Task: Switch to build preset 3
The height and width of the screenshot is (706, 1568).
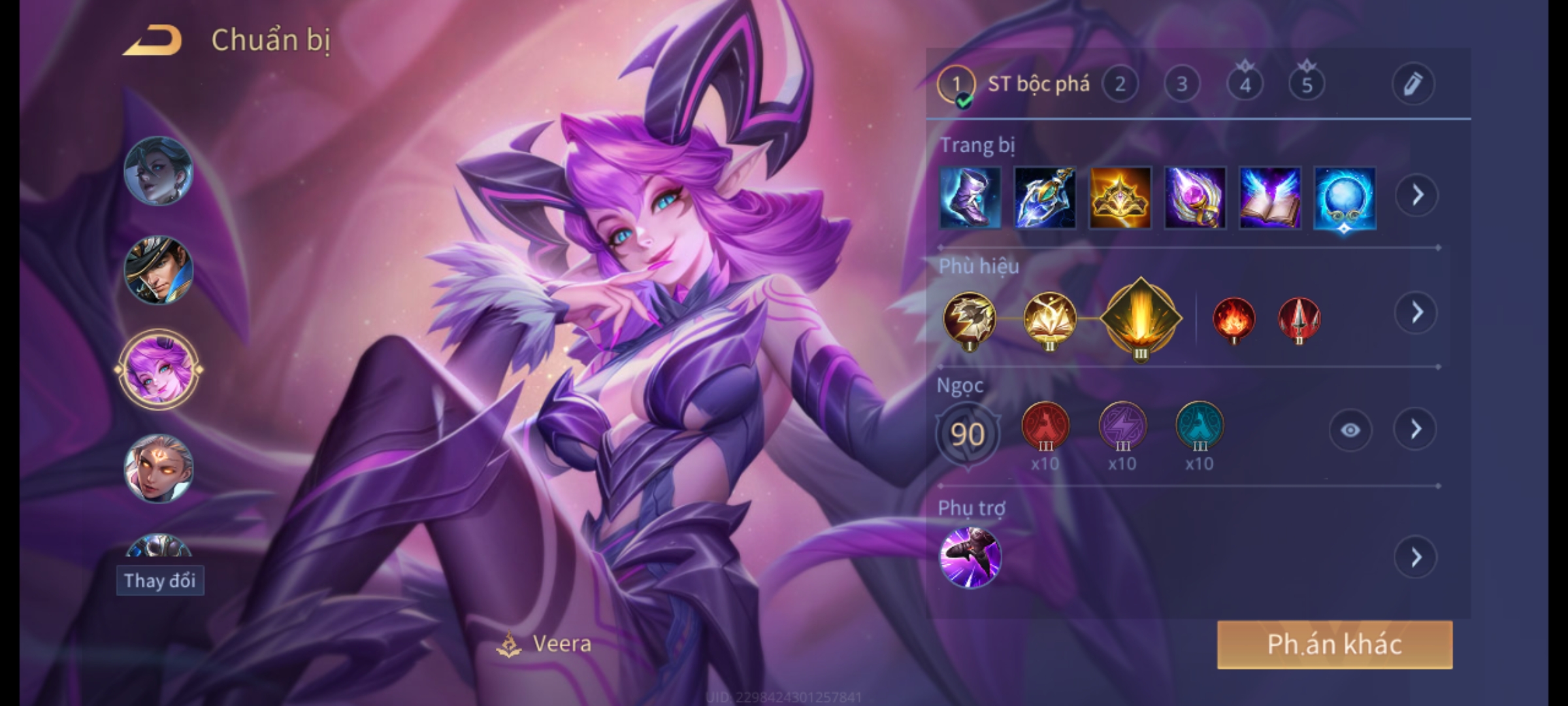Action: [1181, 84]
